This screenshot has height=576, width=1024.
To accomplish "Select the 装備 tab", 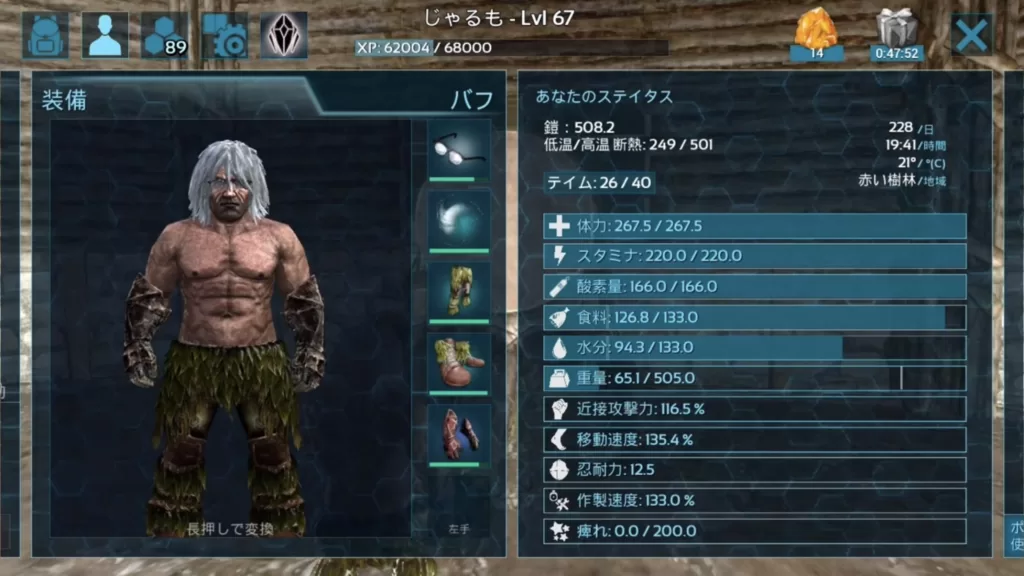I will (62, 100).
